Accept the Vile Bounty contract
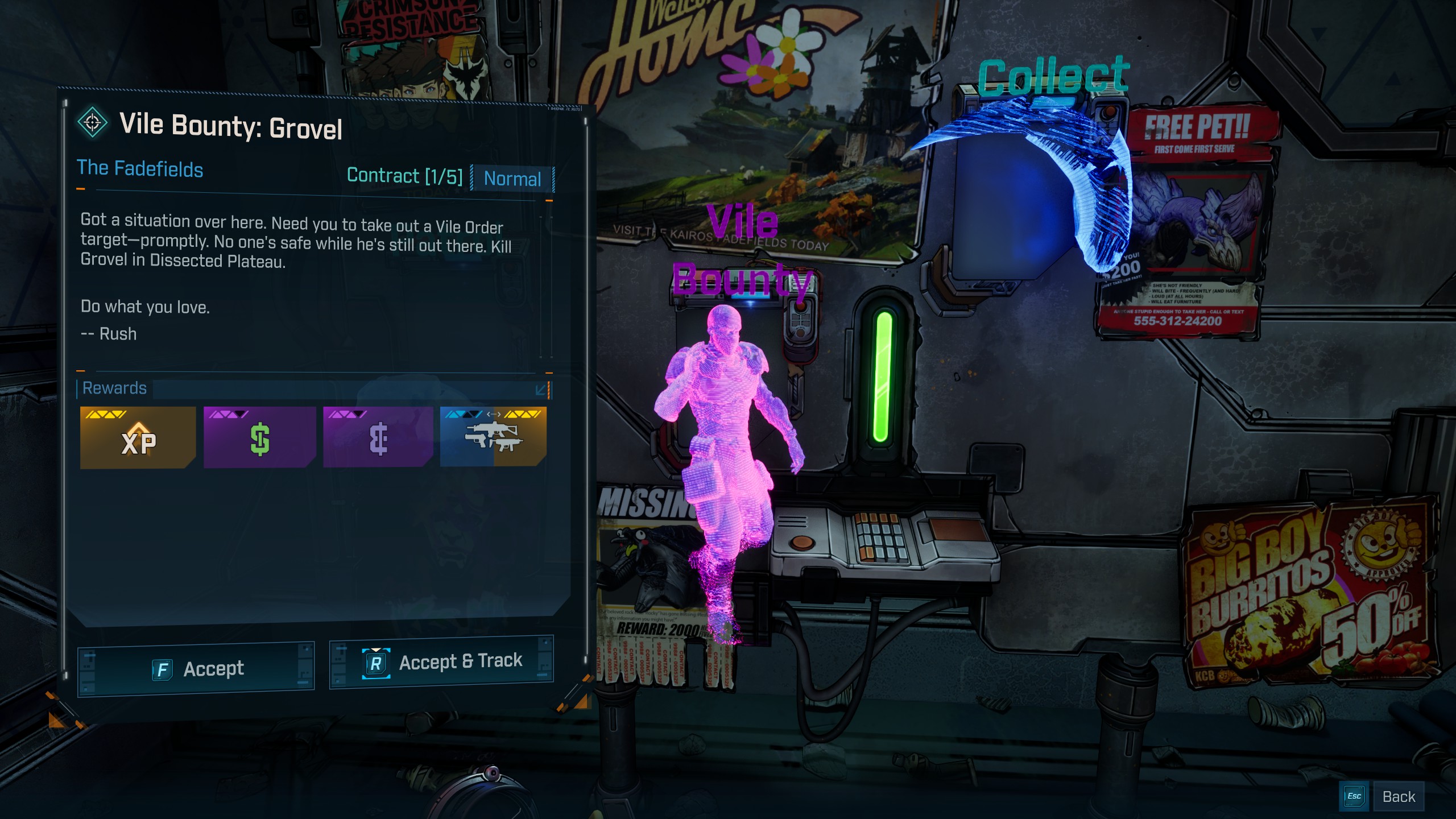 coord(196,669)
